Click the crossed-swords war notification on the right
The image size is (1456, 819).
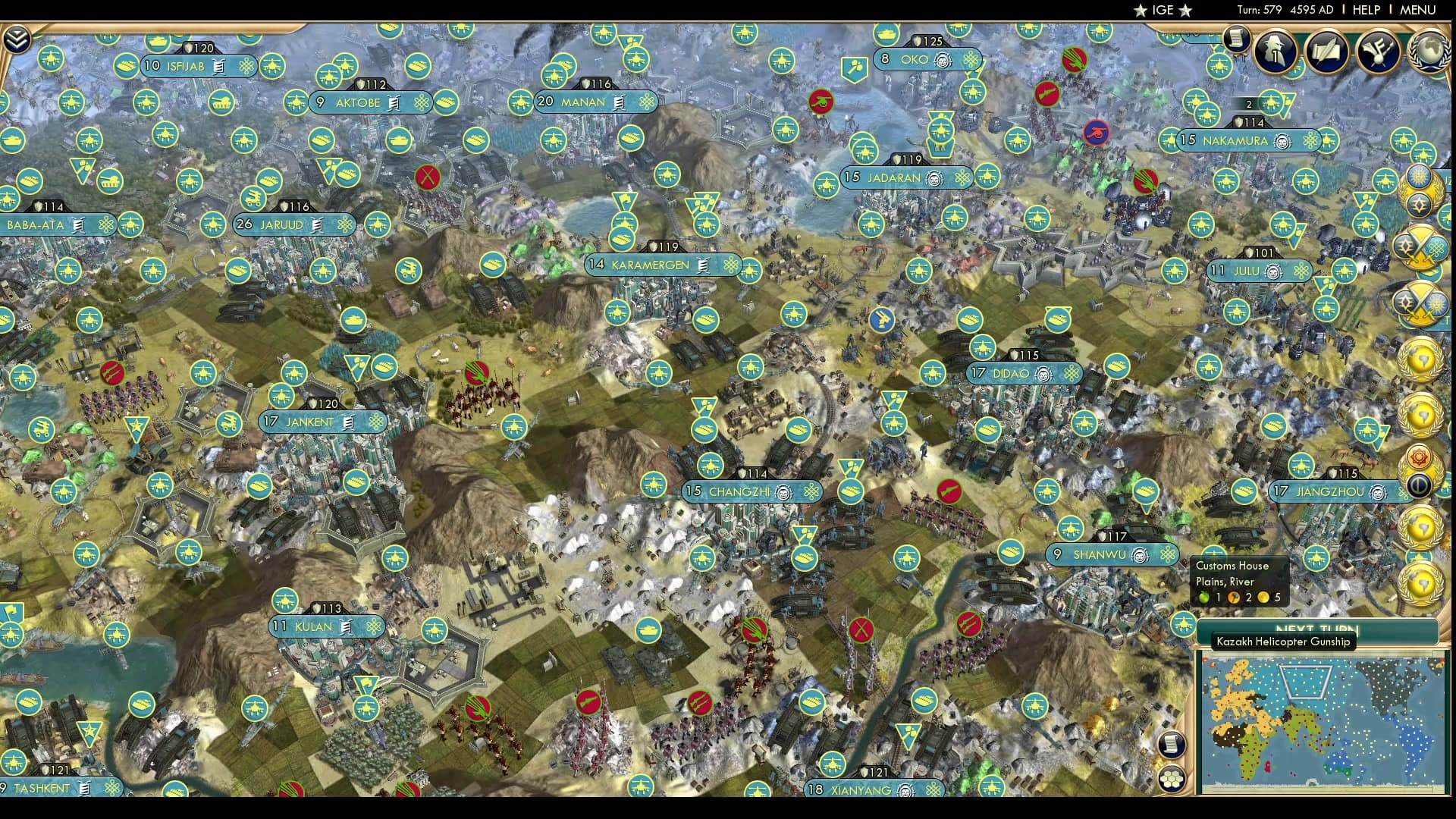[x=1421, y=246]
